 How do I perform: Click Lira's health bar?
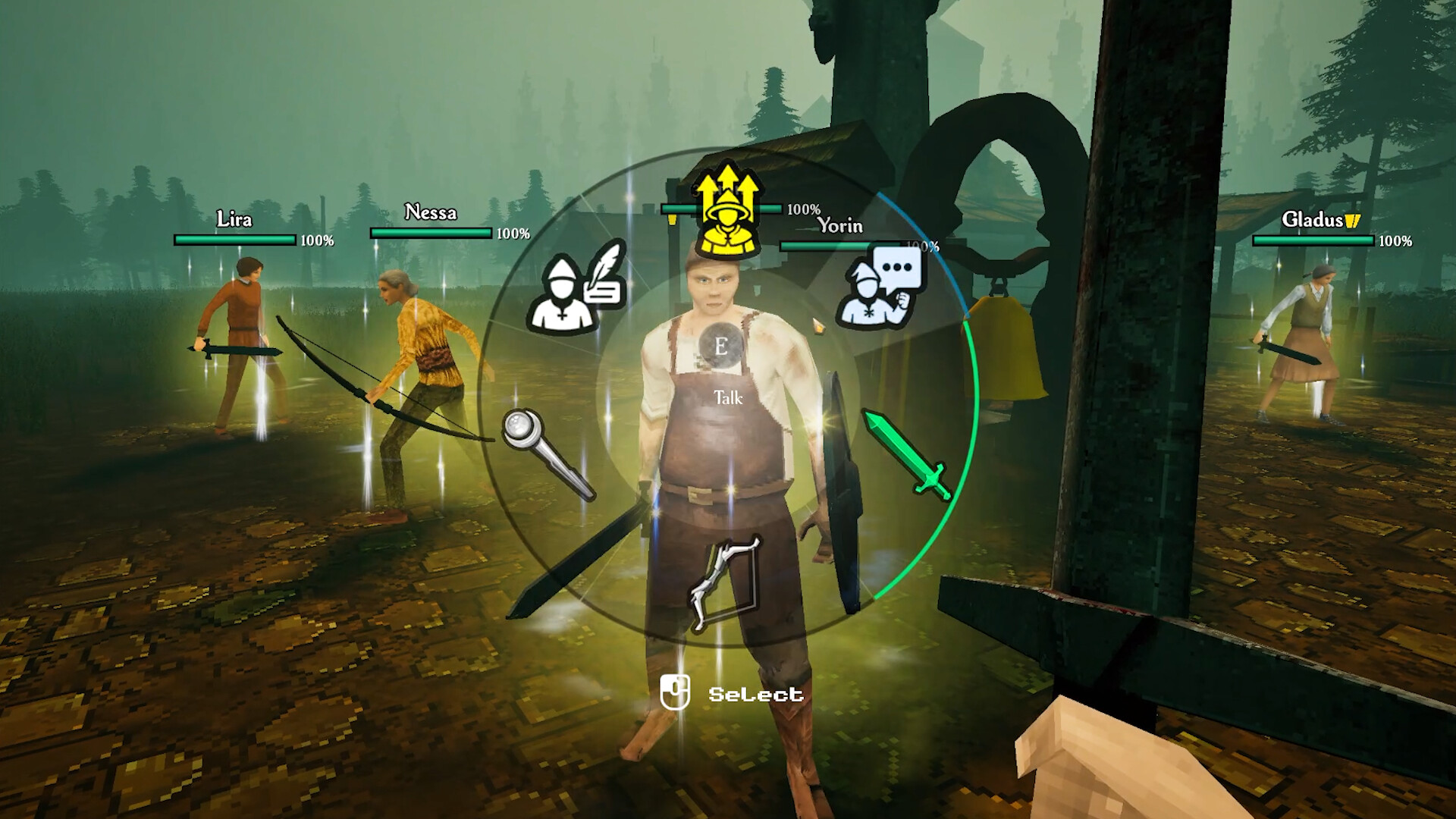(235, 240)
